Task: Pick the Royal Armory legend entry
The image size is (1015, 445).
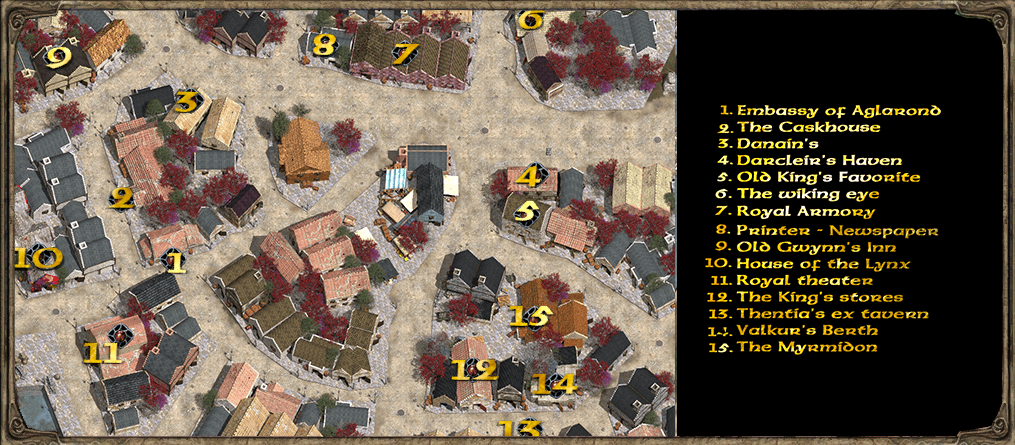Action: [x=806, y=211]
